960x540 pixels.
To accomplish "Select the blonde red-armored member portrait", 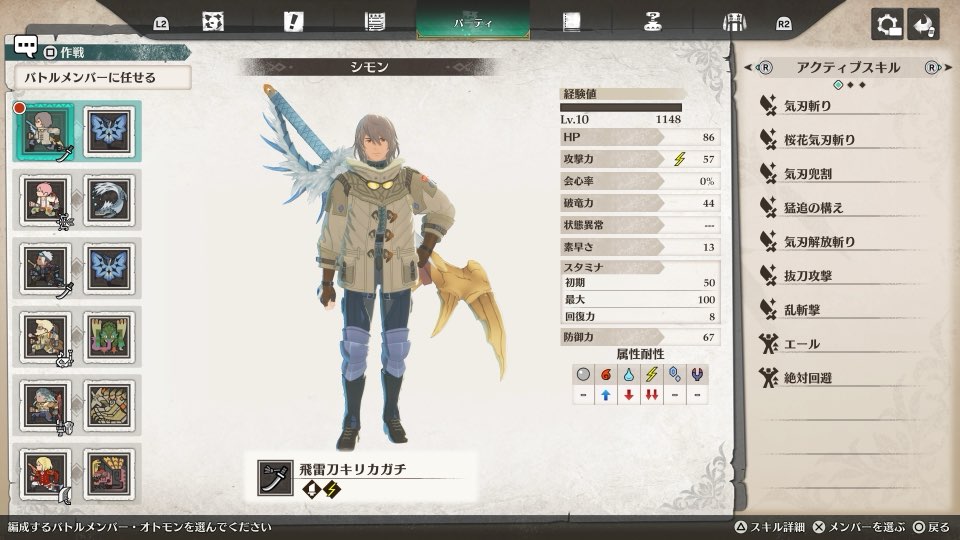I will [x=43, y=471].
